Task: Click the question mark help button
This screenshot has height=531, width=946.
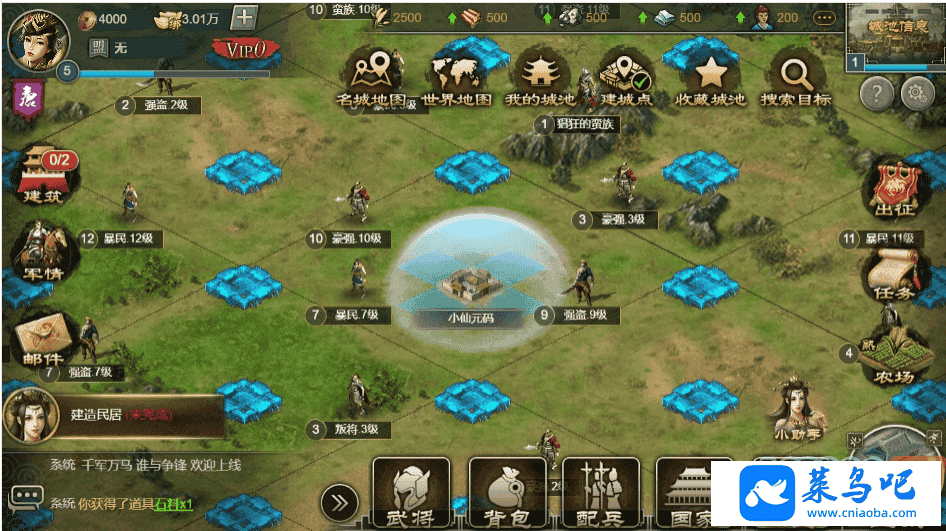Action: click(876, 95)
